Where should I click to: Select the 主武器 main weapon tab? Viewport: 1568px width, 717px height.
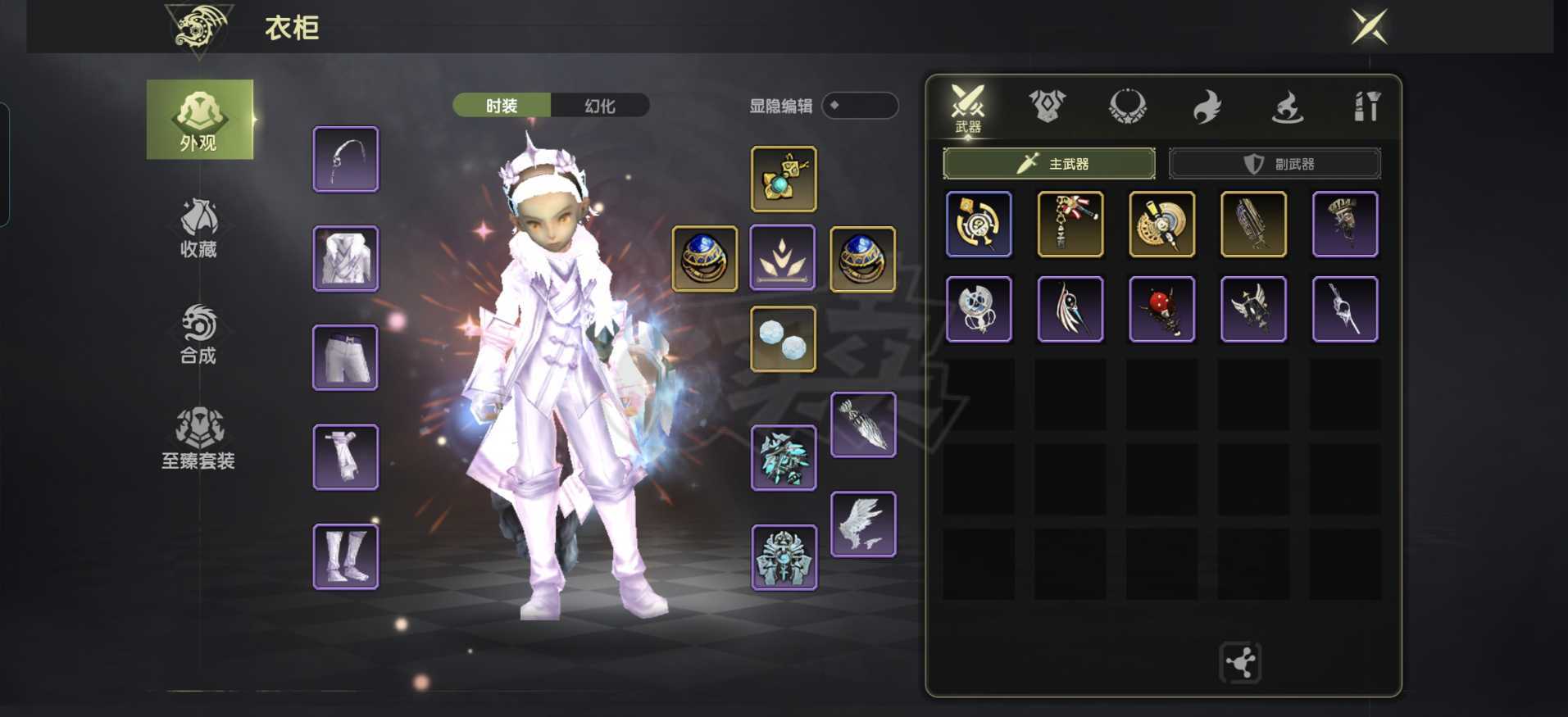[x=1049, y=164]
